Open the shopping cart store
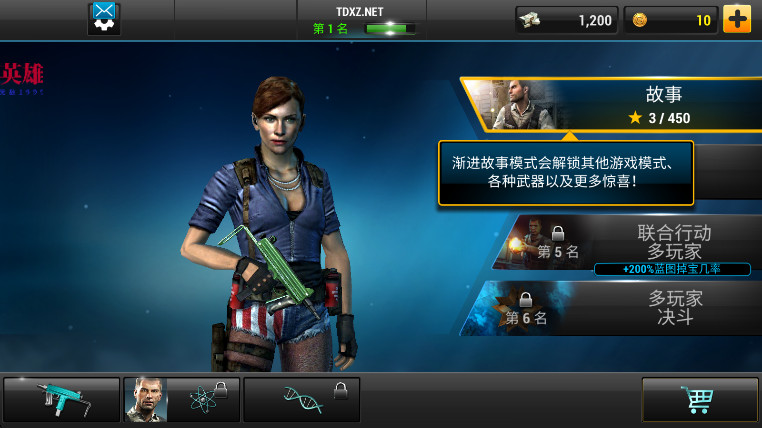This screenshot has height=428, width=762. pos(699,399)
